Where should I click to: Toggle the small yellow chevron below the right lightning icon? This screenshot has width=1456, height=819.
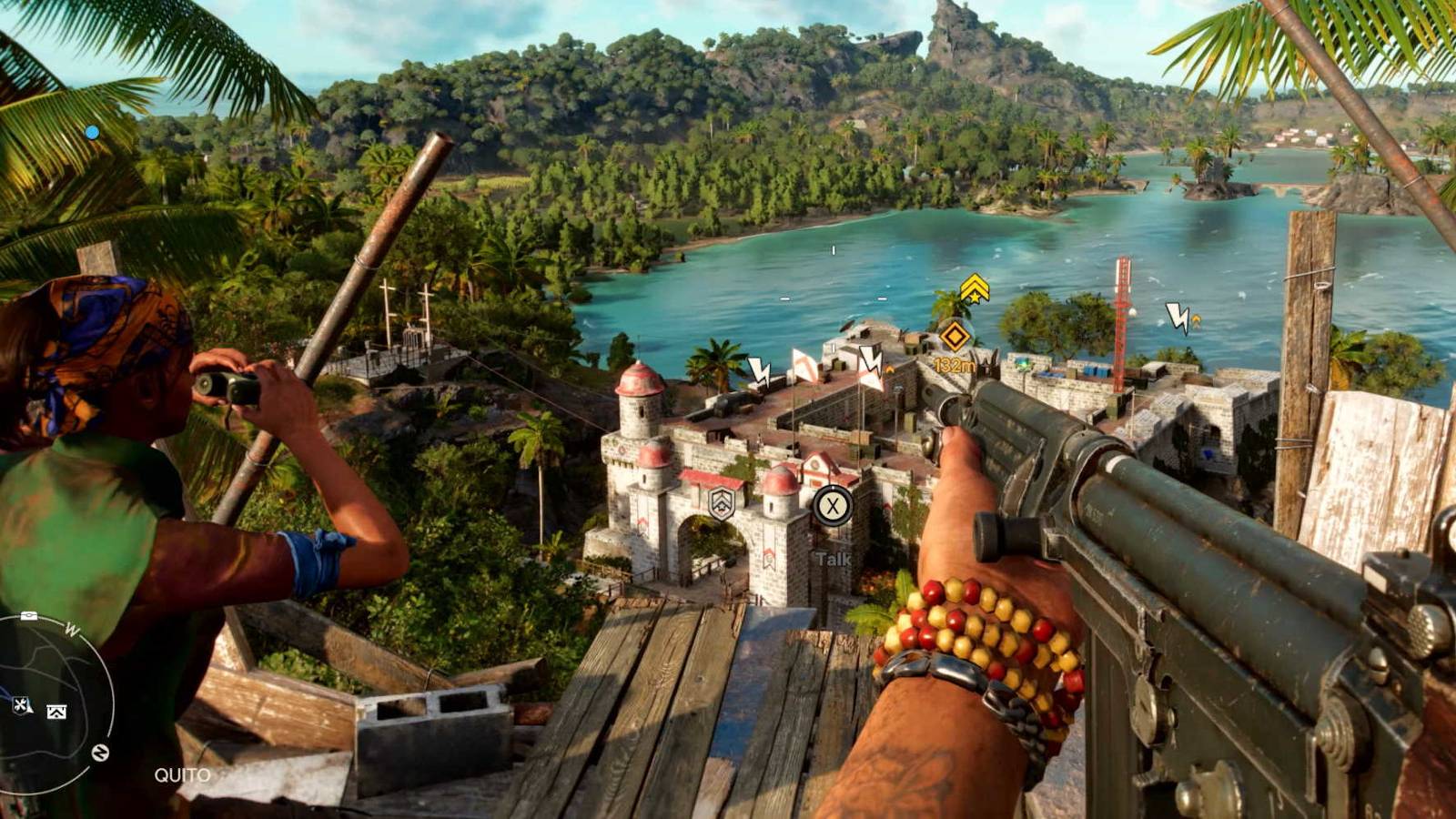point(1196,319)
